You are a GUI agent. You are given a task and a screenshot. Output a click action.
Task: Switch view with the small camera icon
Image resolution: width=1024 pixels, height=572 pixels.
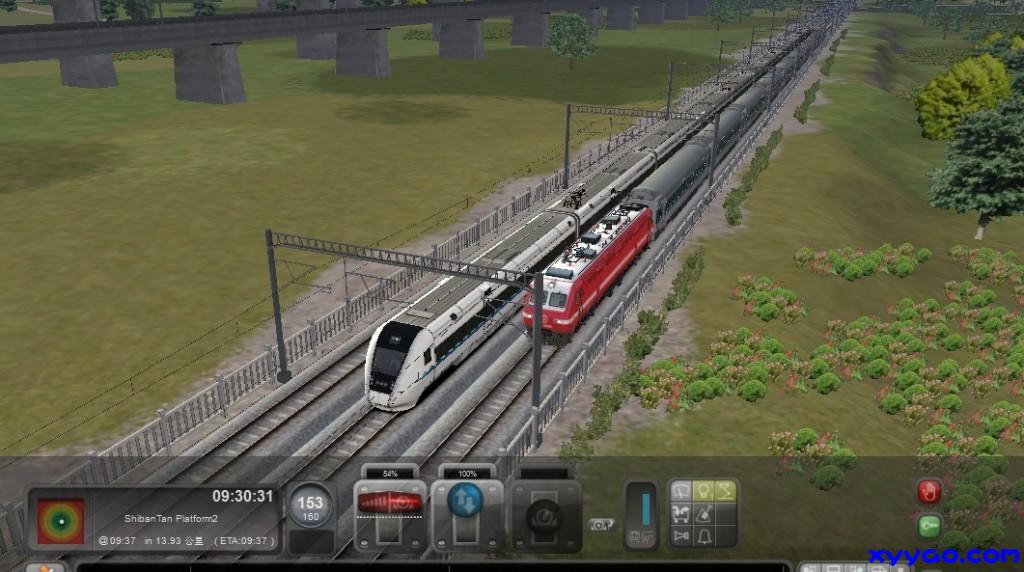(601, 524)
